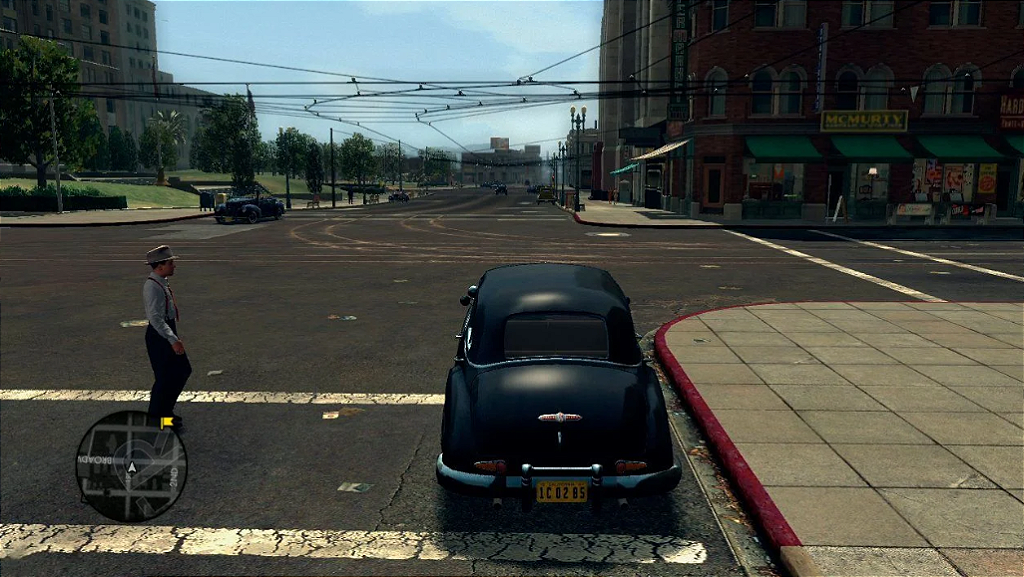Select the yellow flag marker on the minimap
The image size is (1024, 577).
pos(166,423)
